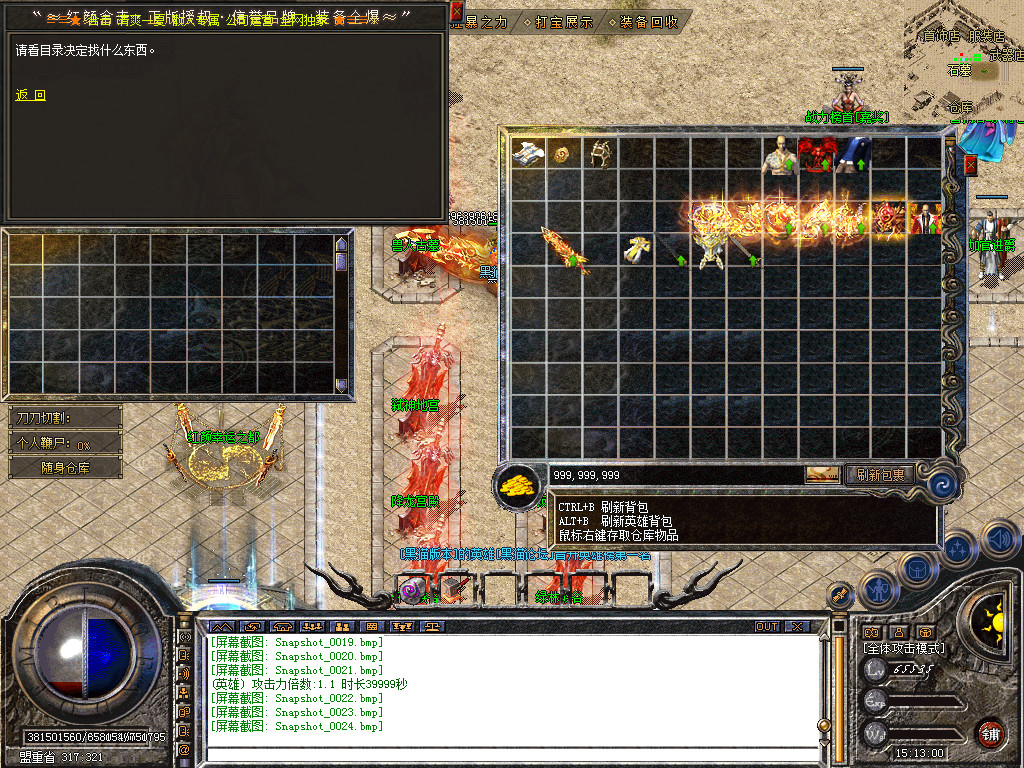This screenshot has width=1024, height=768.
Task: Open the shop via red 铺 button
Action: [990, 733]
